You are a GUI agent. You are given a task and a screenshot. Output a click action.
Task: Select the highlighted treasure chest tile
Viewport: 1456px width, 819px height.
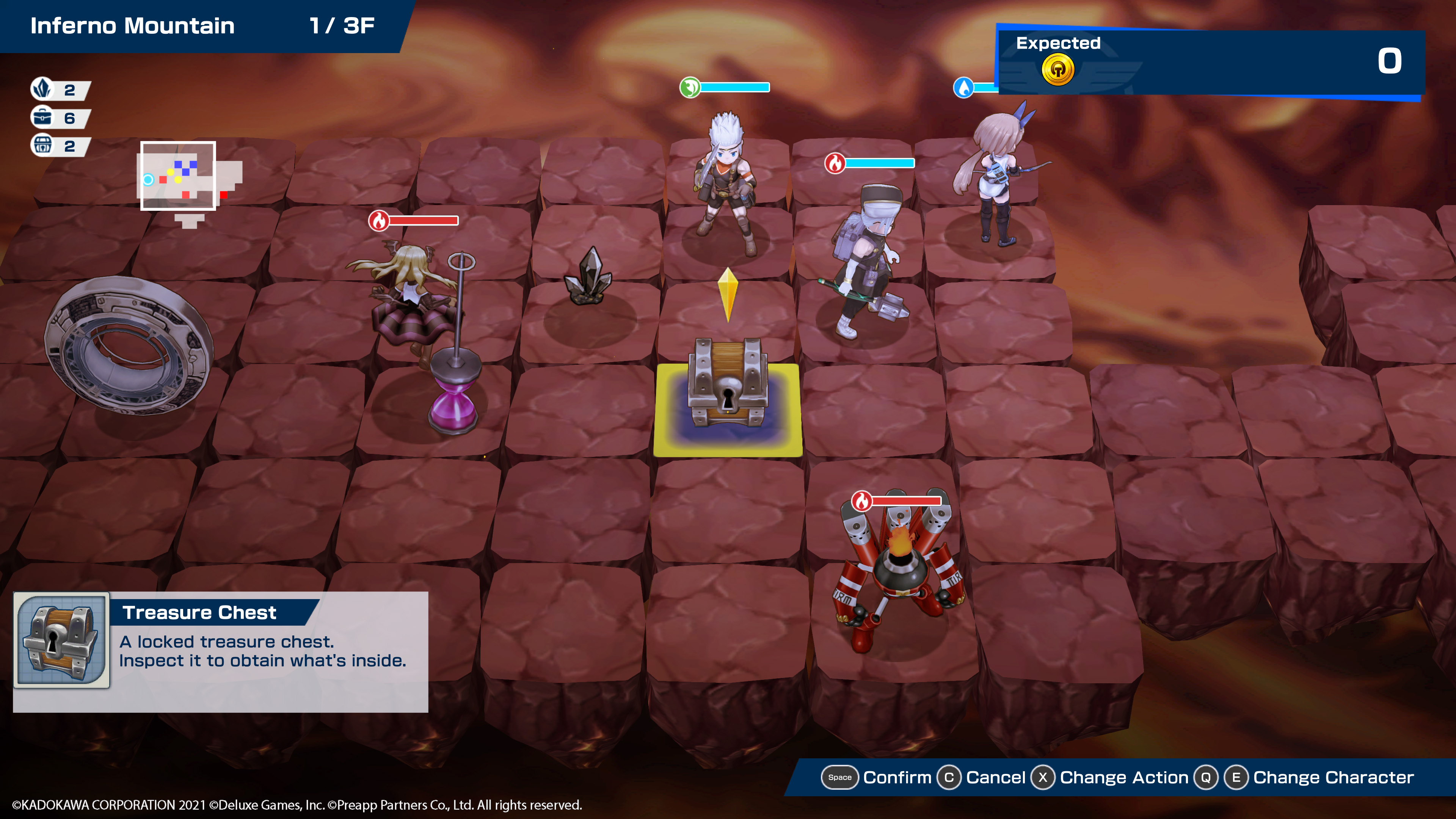(728, 408)
